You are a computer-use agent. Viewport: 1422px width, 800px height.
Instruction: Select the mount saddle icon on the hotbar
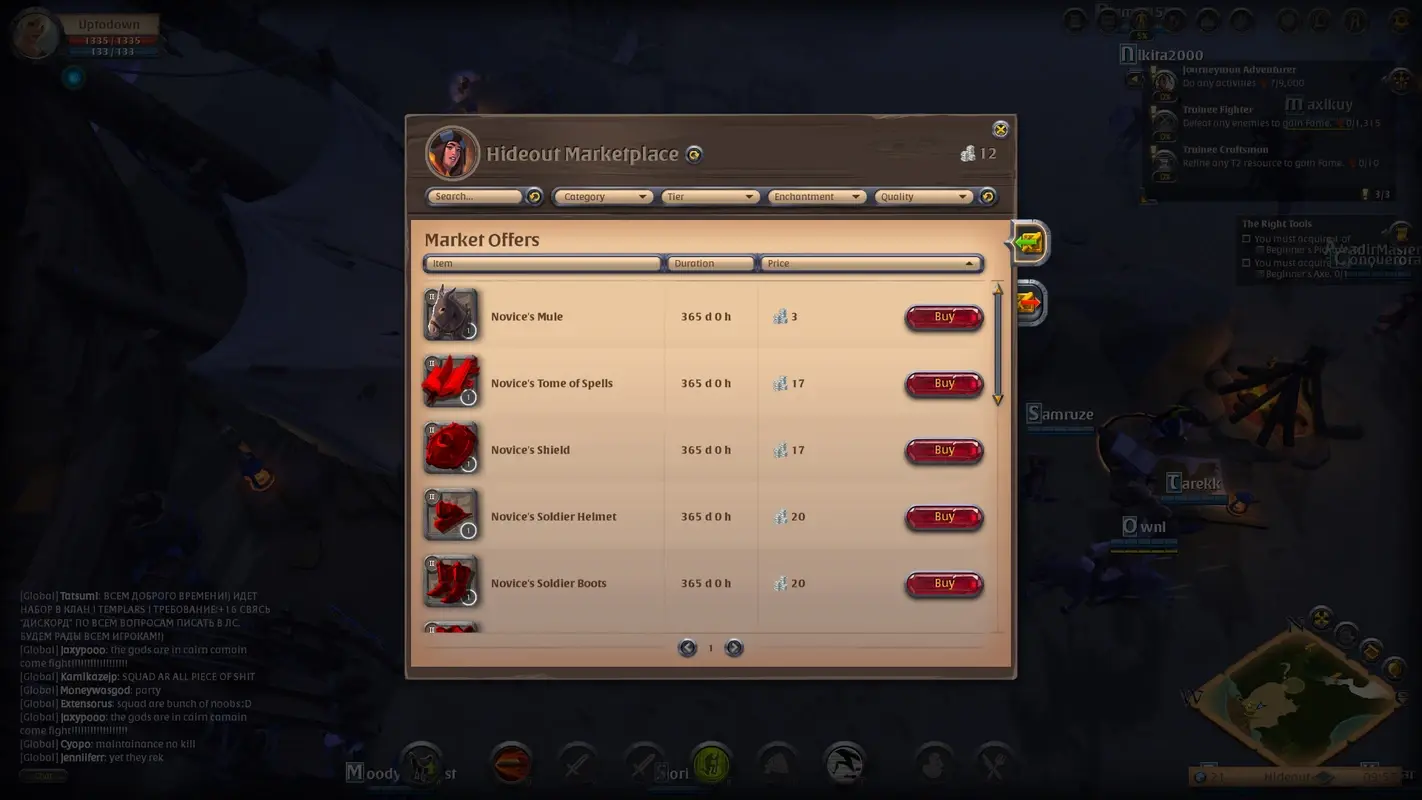click(422, 764)
